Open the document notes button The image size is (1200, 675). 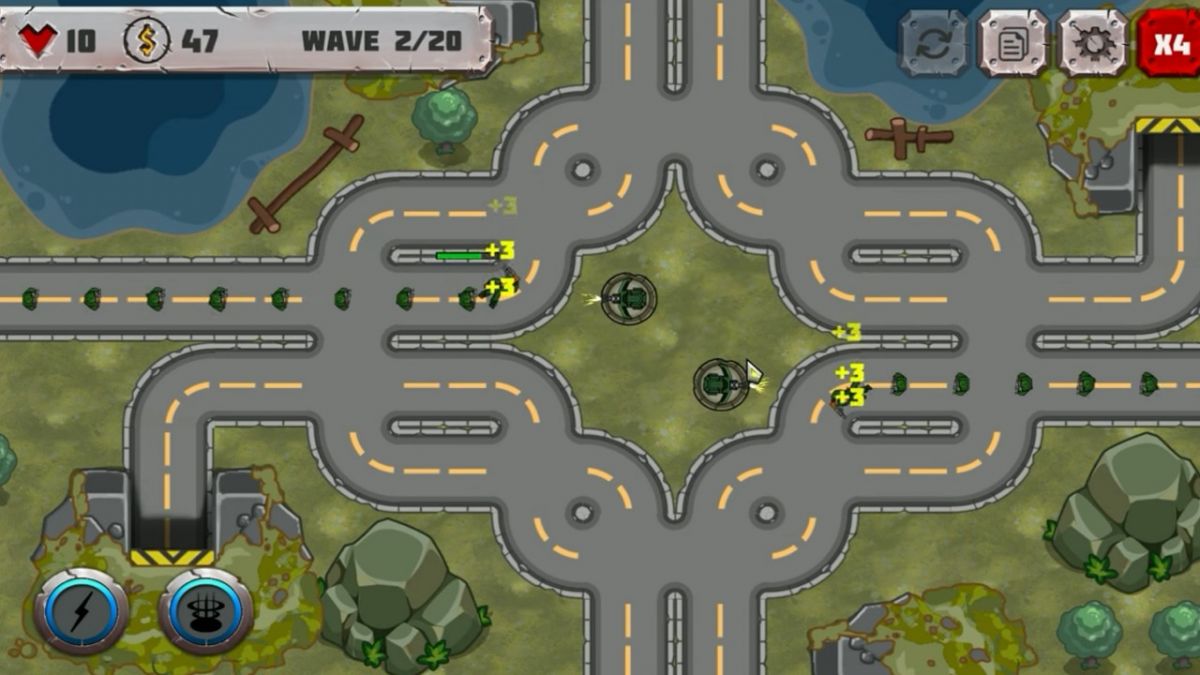point(1012,43)
